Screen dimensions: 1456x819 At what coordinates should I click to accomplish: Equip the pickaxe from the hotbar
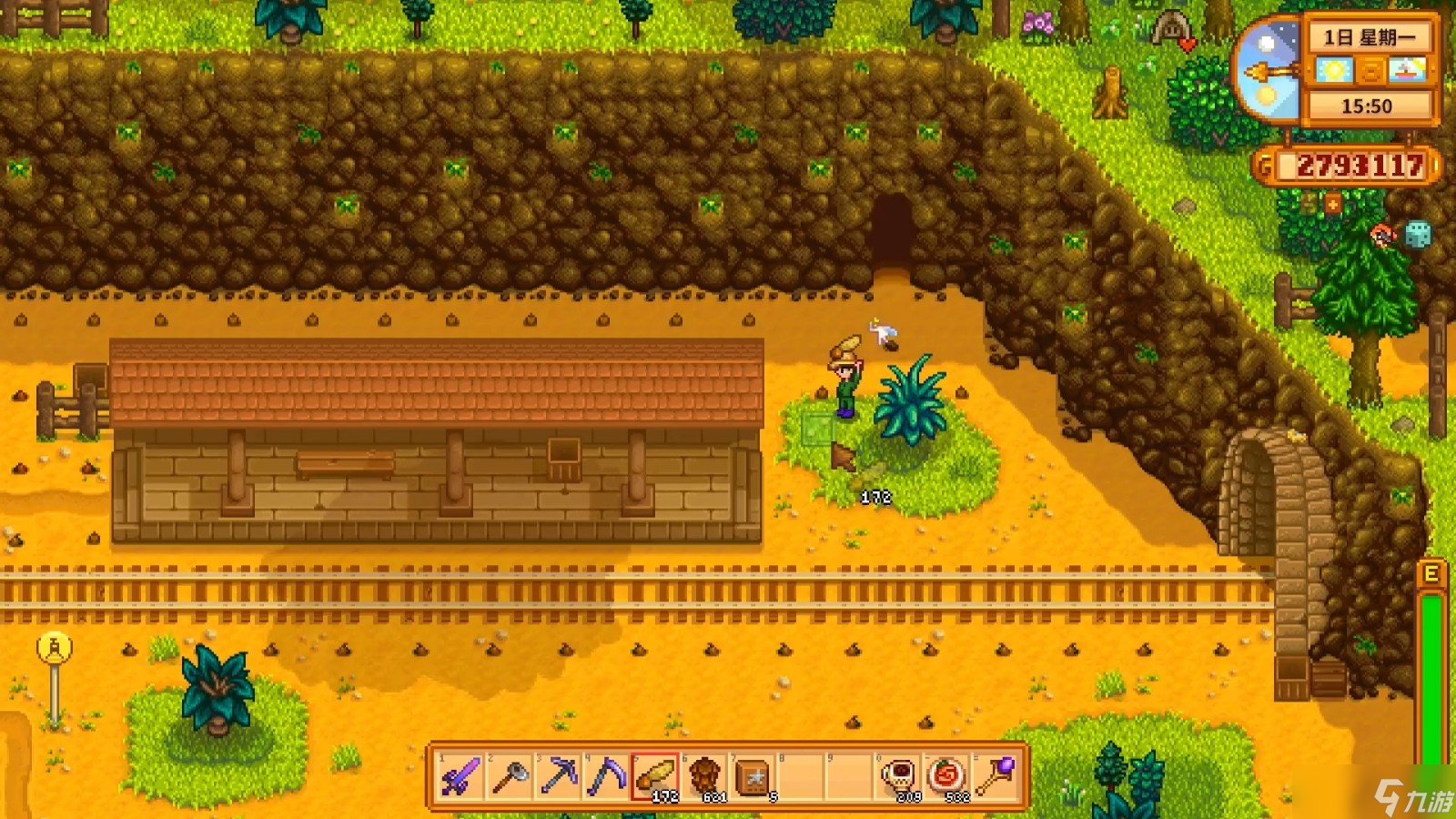[x=558, y=776]
